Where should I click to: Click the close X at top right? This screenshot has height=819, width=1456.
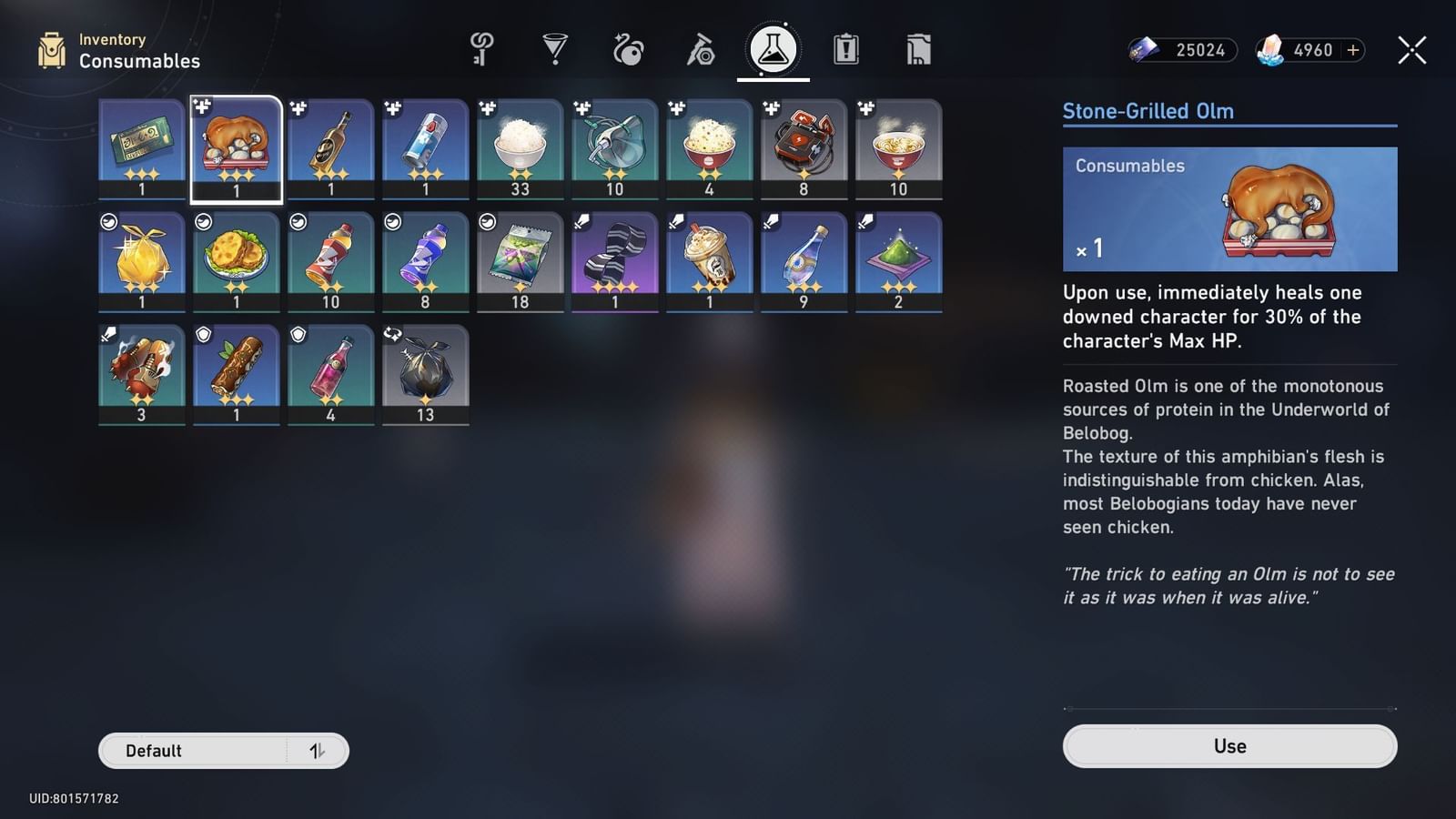tap(1411, 50)
